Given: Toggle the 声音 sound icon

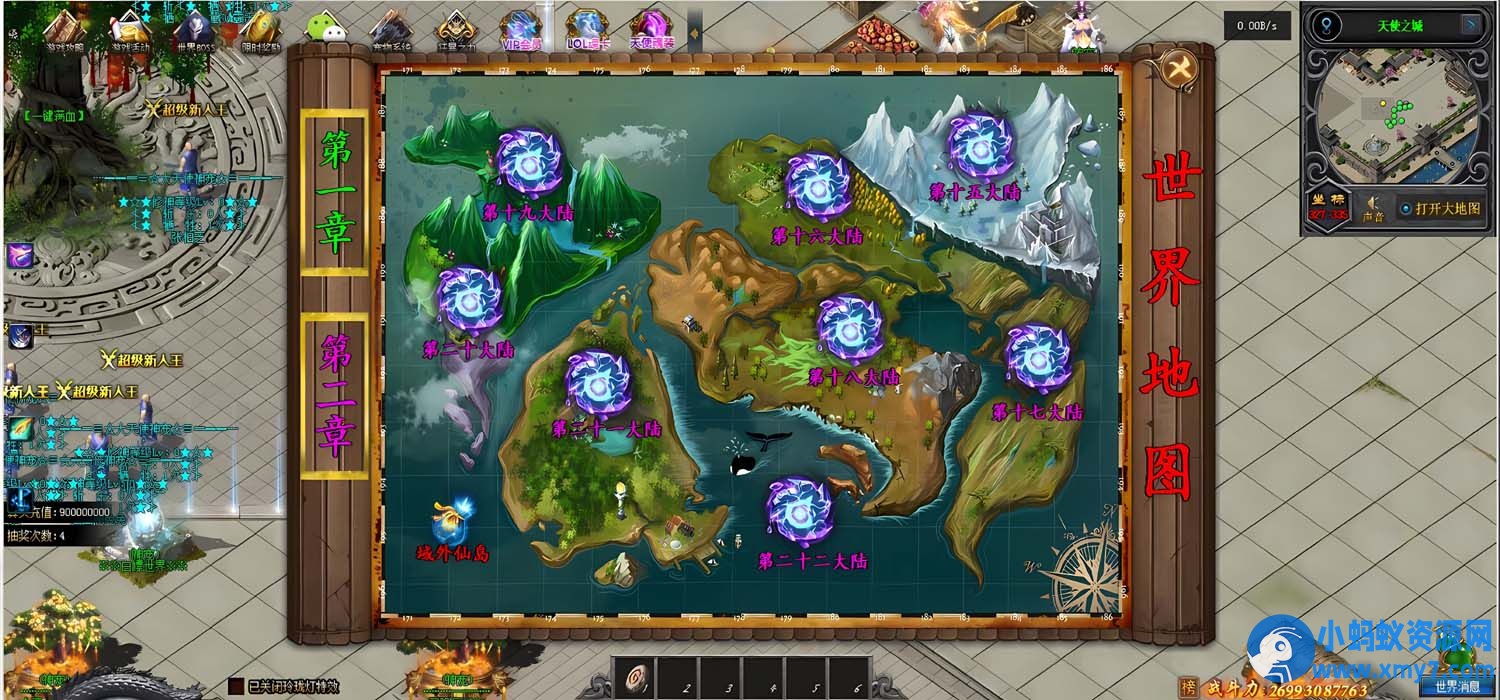Looking at the screenshot, I should click(1374, 206).
